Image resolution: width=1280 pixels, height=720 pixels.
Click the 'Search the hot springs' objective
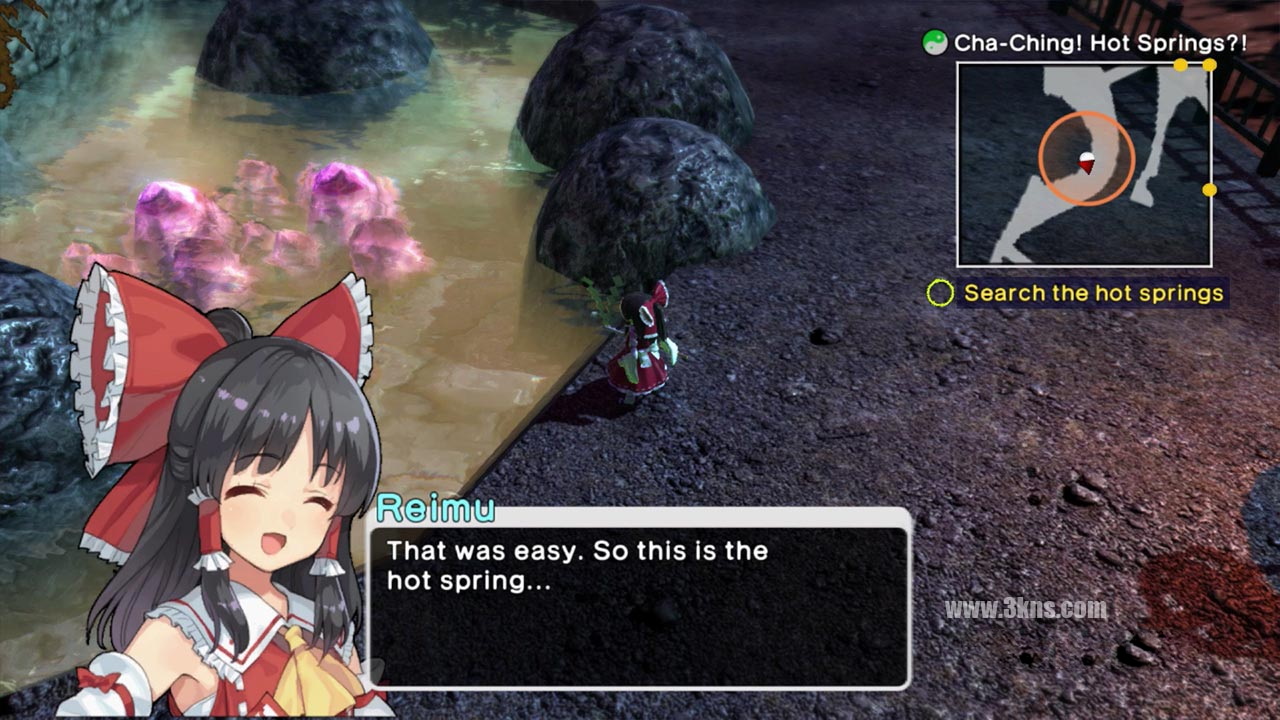coord(1093,293)
